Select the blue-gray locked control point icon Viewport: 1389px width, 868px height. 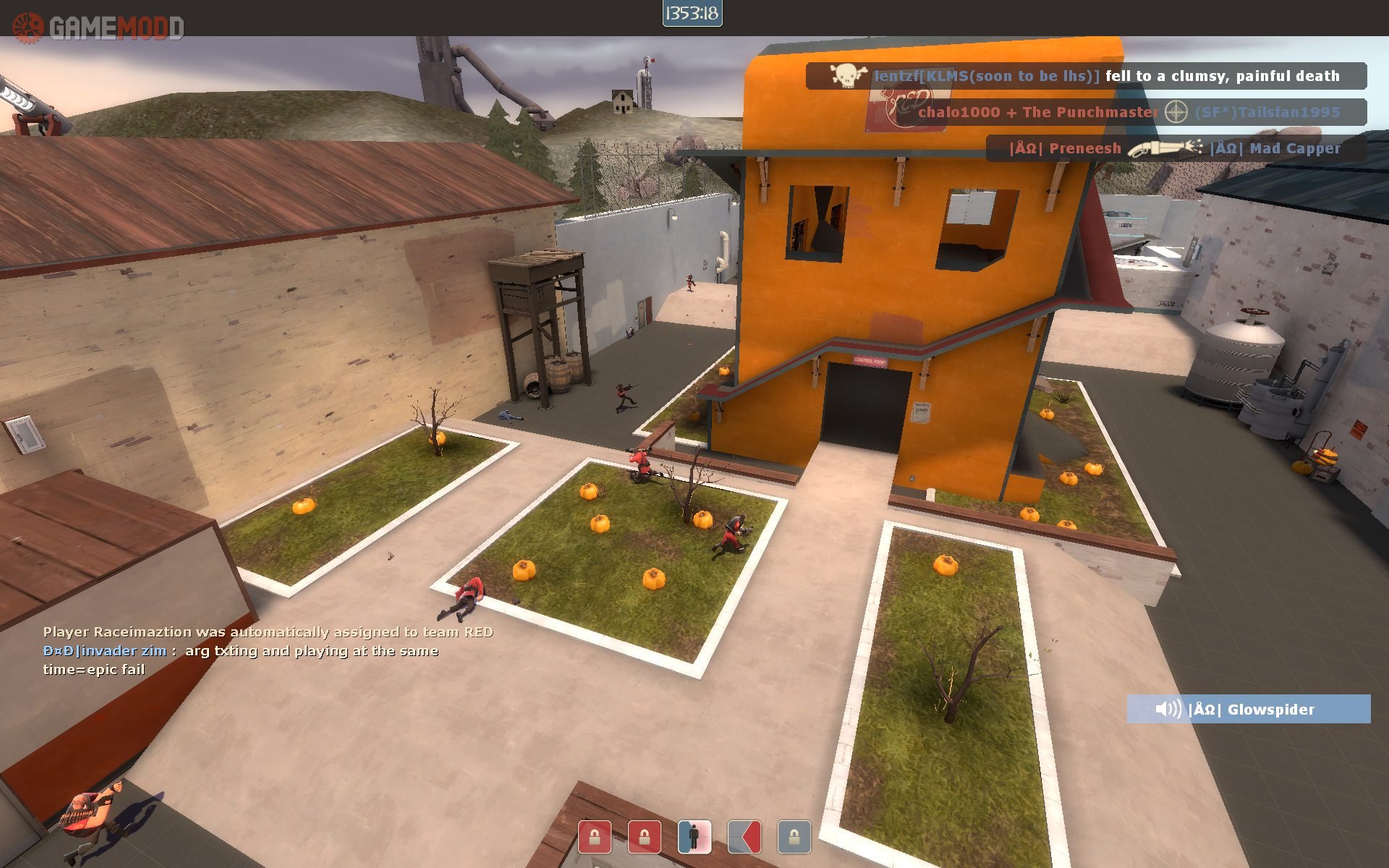(x=794, y=837)
